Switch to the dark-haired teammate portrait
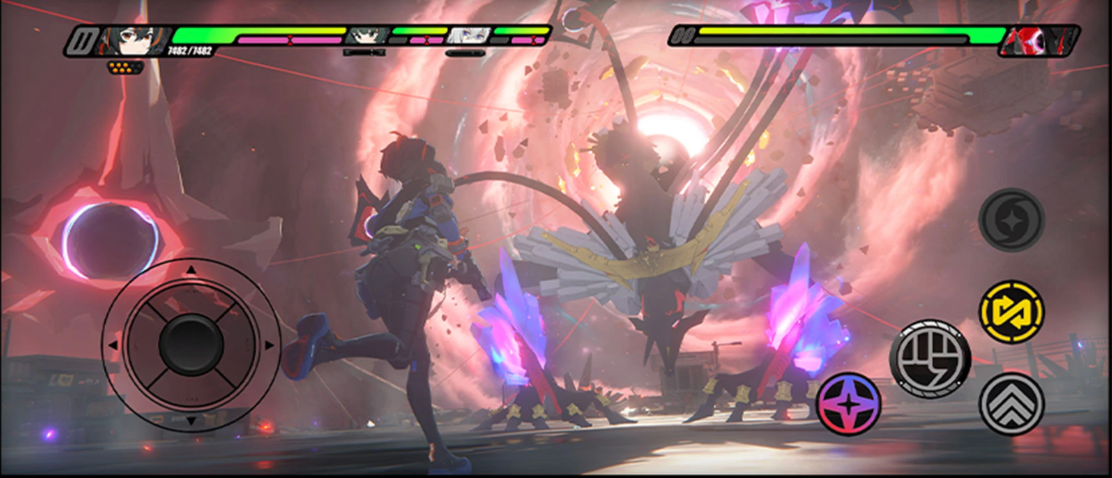The height and width of the screenshot is (478, 1112). tap(367, 37)
